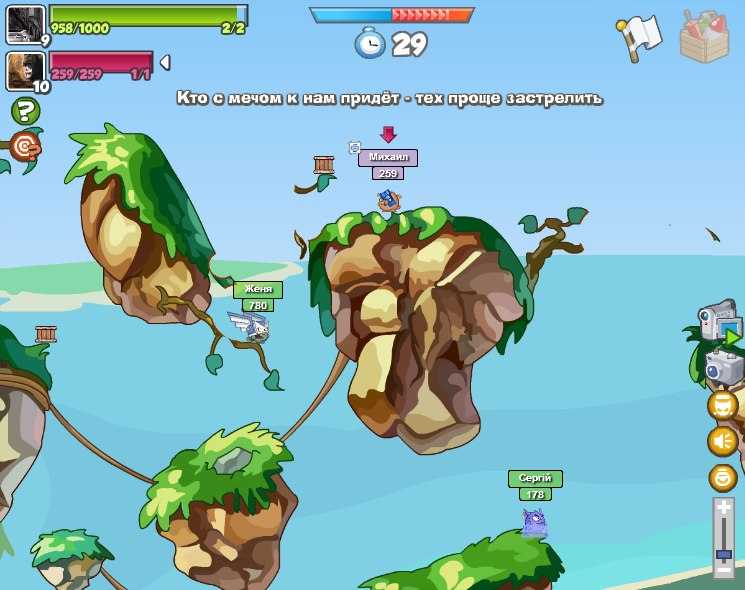
Task: Select the first team's avatar portrait
Action: pos(25,24)
